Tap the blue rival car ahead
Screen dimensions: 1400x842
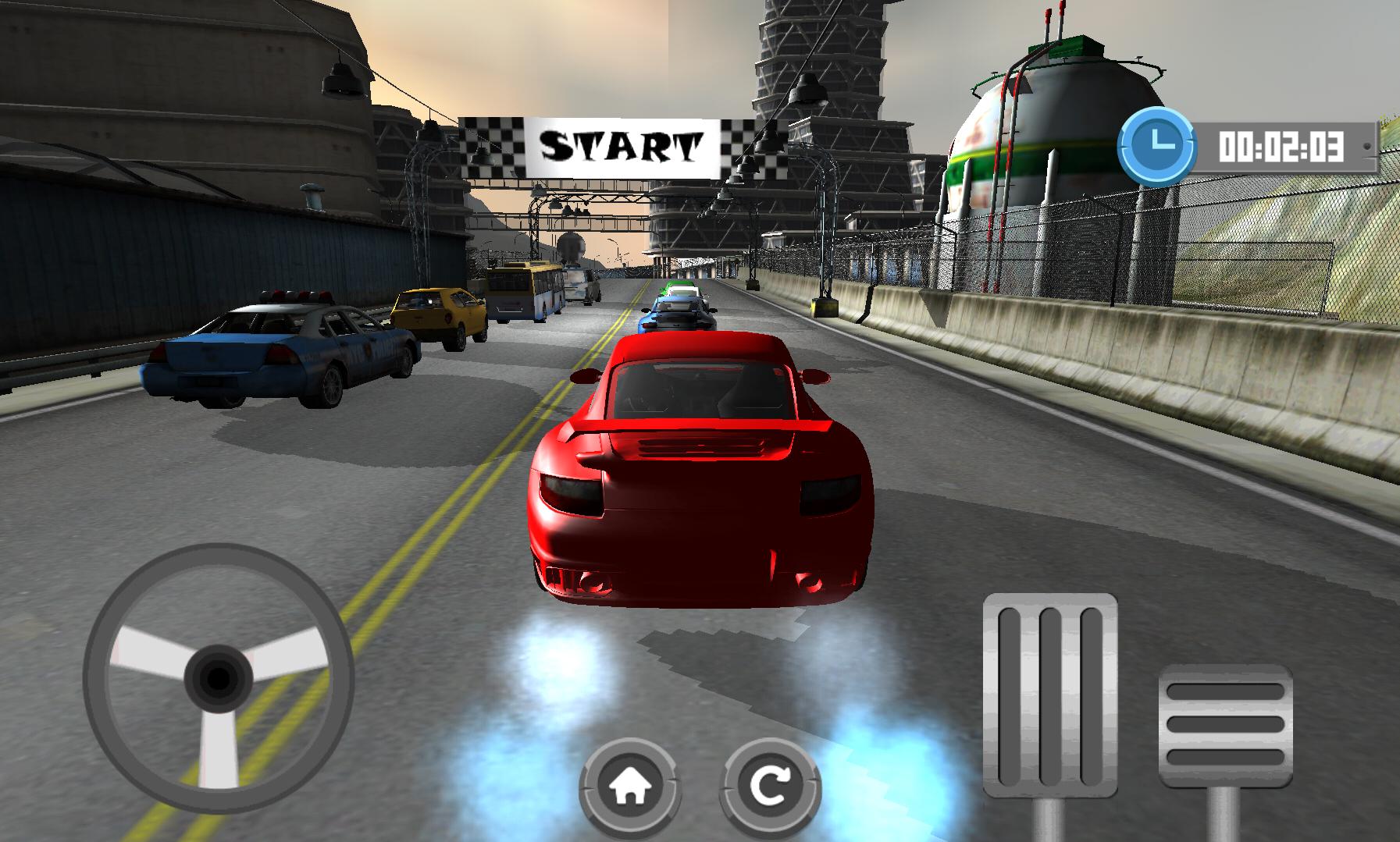tap(675, 316)
